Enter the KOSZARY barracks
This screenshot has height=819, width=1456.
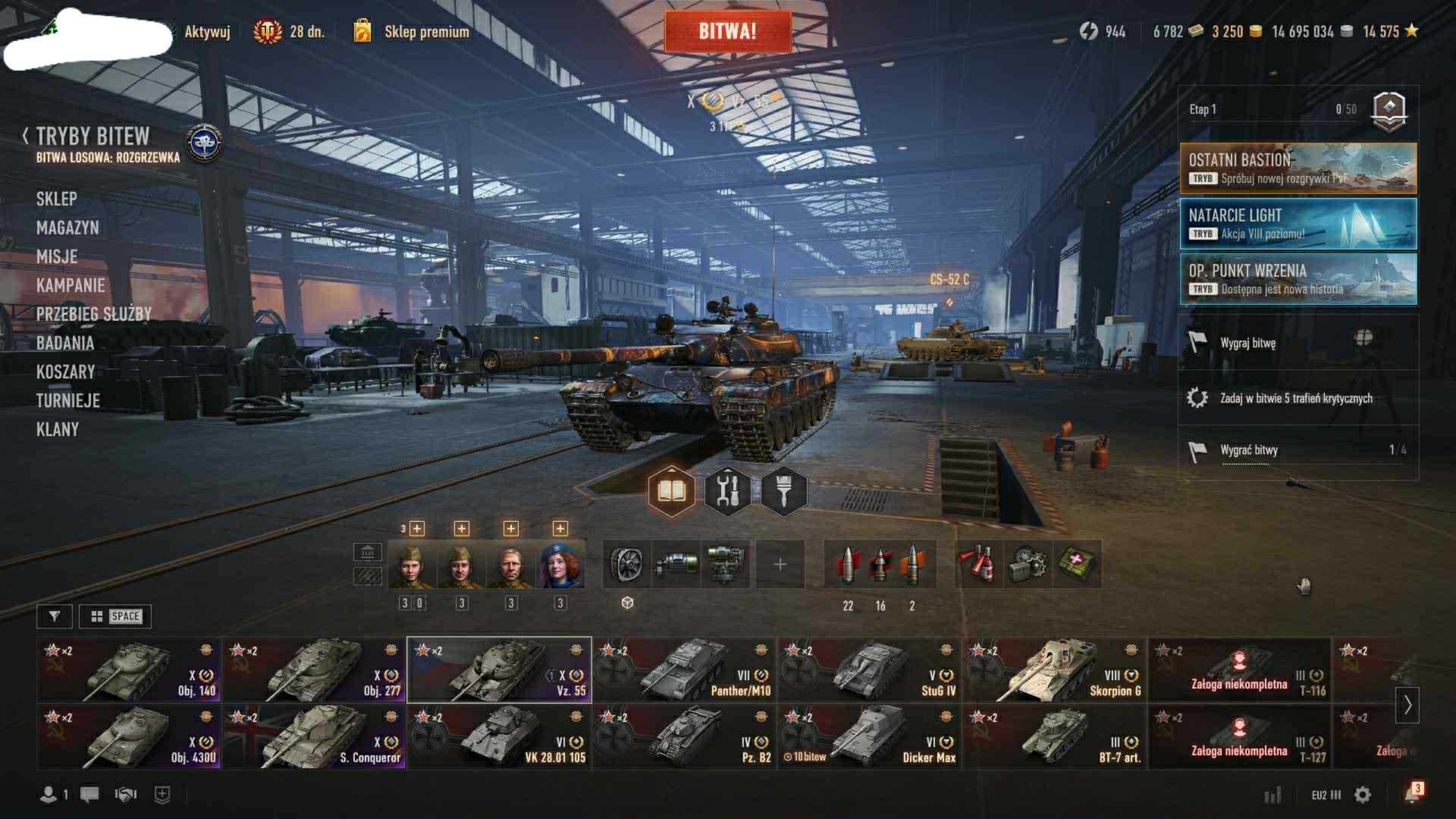pyautogui.click(x=65, y=372)
